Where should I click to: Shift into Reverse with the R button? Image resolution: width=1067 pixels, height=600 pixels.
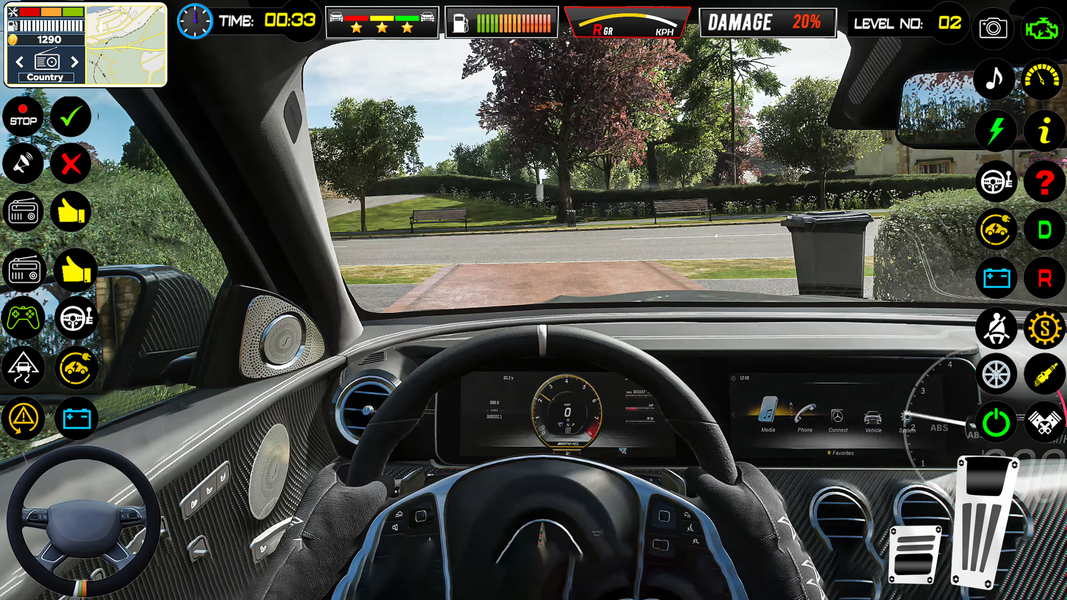[x=1044, y=279]
